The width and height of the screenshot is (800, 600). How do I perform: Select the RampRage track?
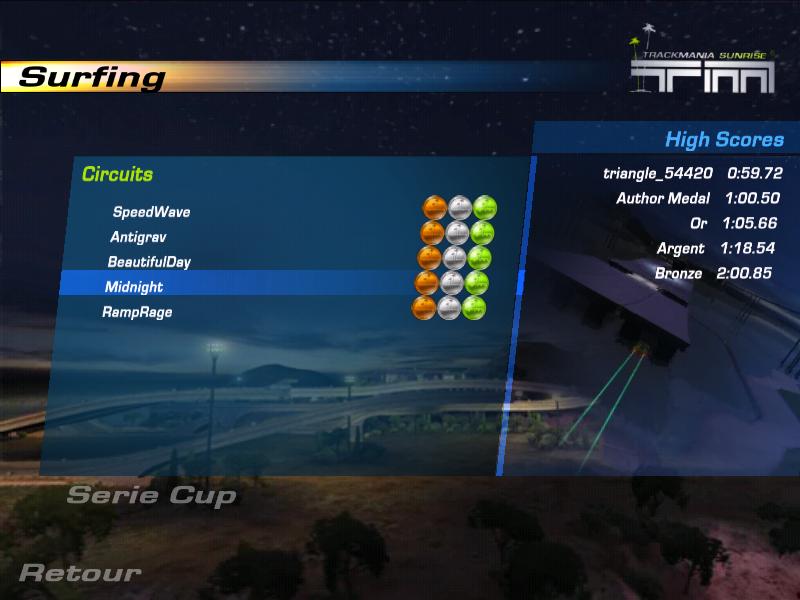coord(137,312)
